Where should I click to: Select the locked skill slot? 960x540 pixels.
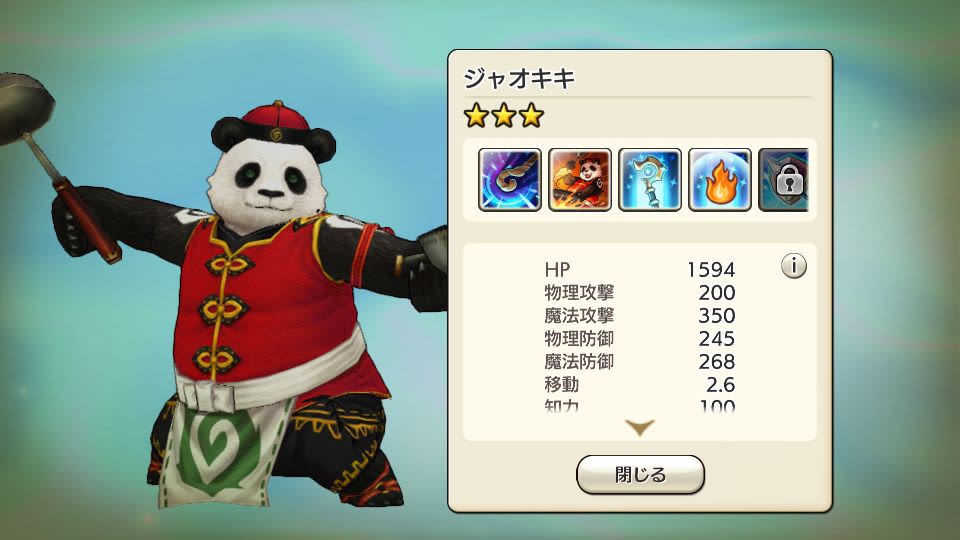click(784, 180)
